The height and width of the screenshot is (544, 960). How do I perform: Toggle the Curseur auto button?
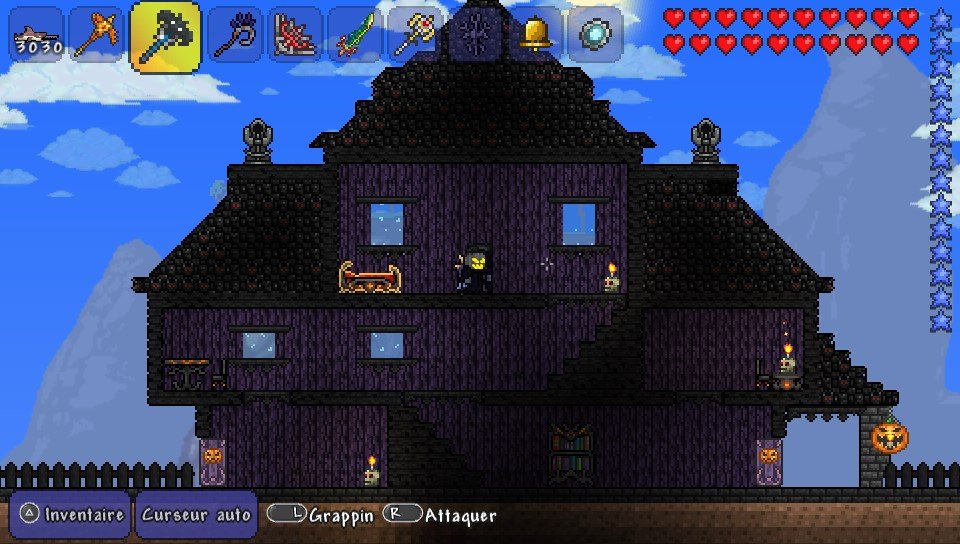click(196, 515)
